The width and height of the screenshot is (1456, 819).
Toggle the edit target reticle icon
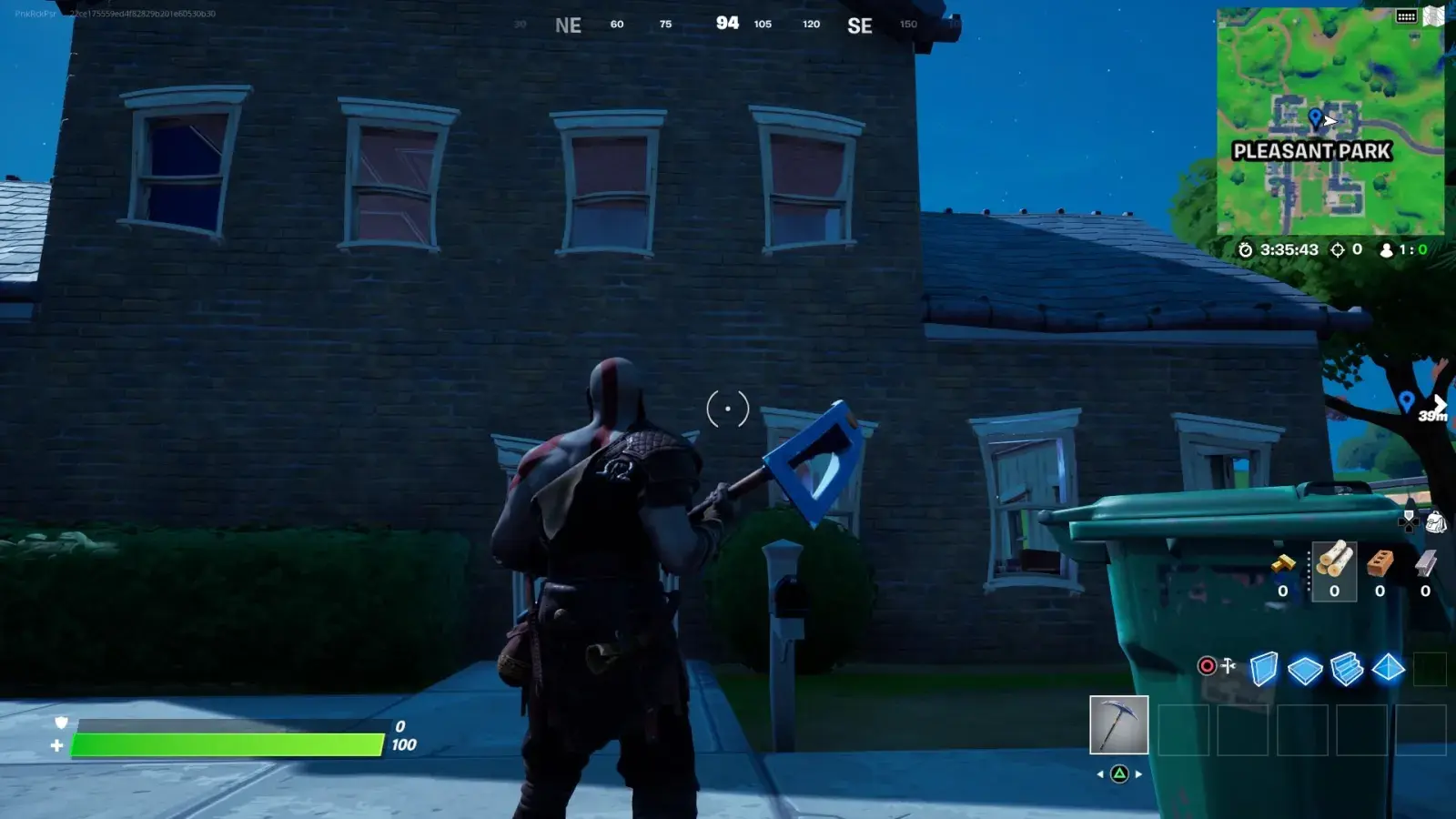pos(1206,666)
